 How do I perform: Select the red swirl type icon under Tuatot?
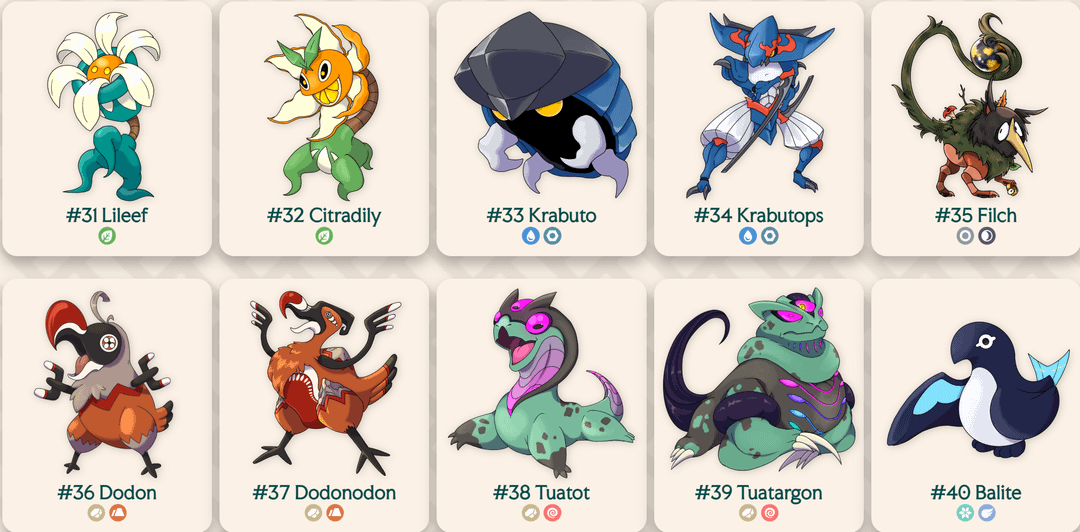(x=552, y=513)
